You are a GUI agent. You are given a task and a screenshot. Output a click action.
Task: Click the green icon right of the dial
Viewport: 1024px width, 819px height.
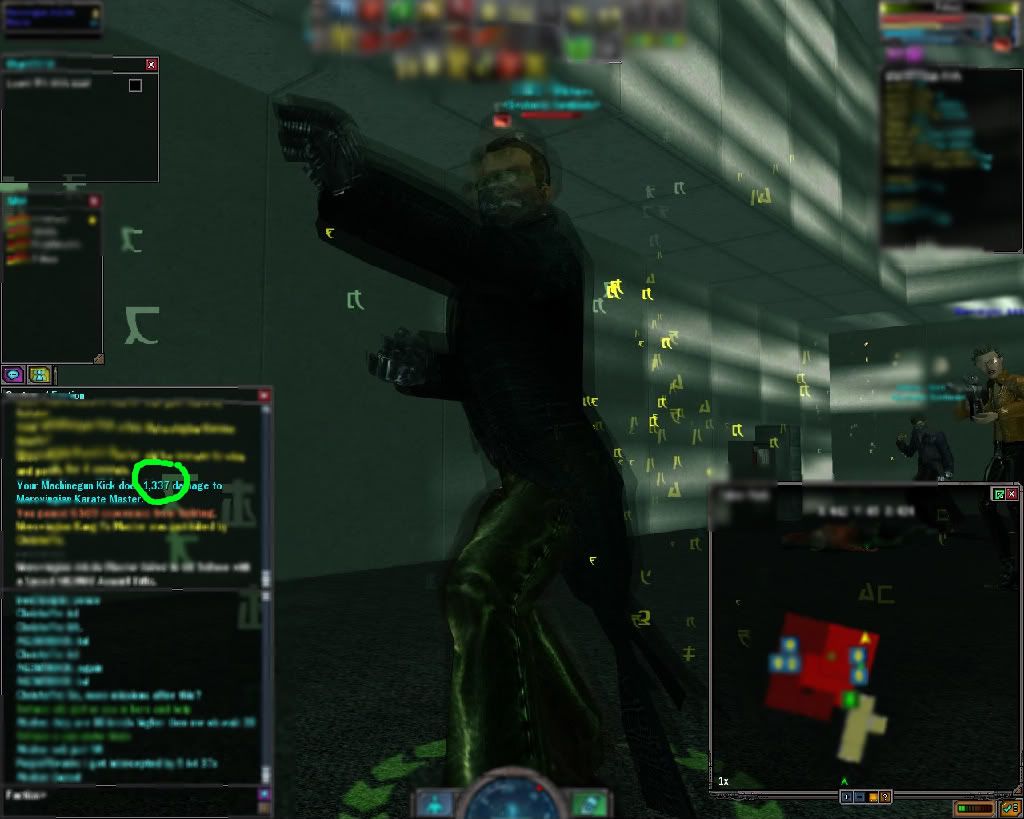(590, 802)
